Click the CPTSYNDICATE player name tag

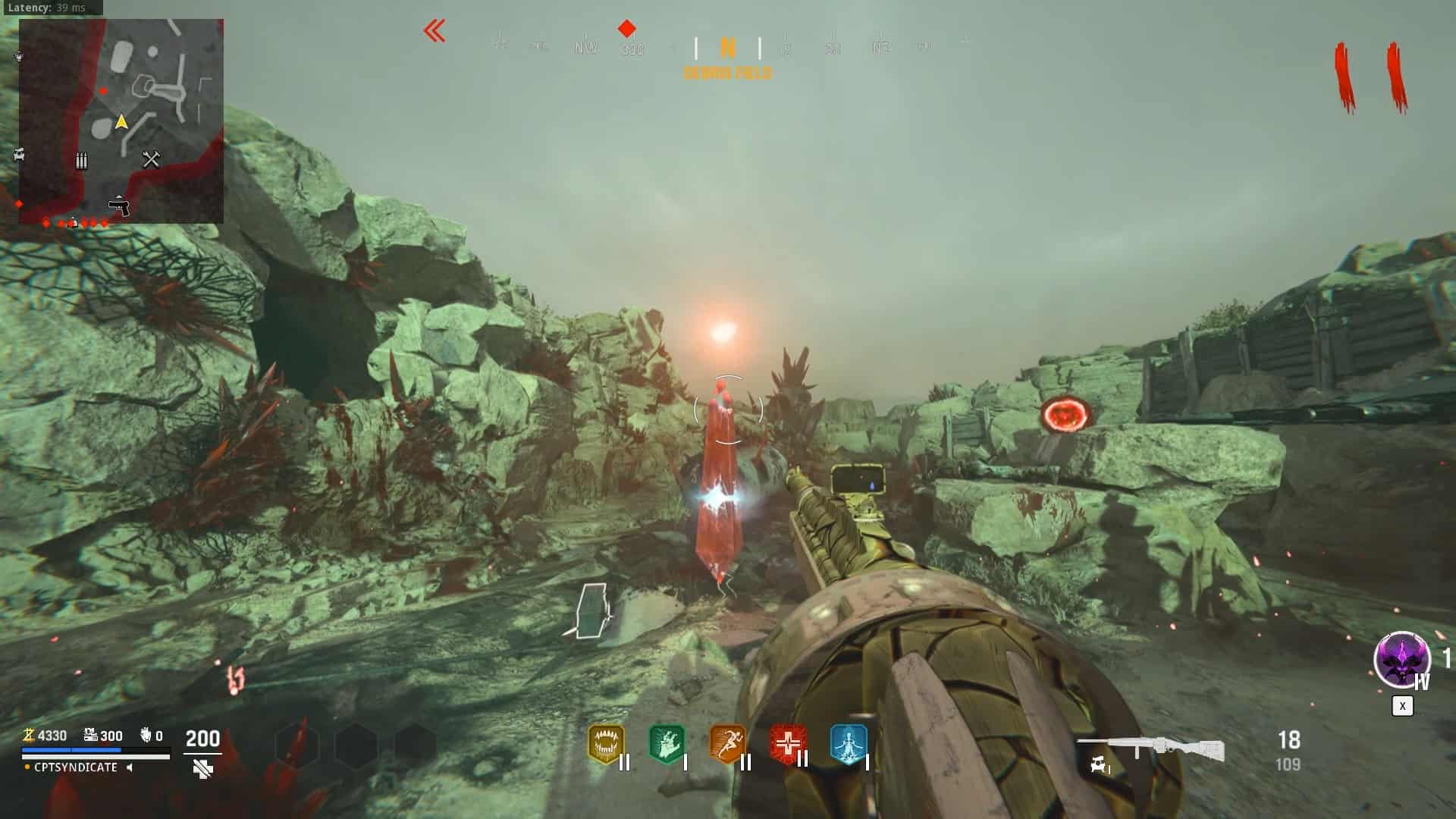coord(76,767)
